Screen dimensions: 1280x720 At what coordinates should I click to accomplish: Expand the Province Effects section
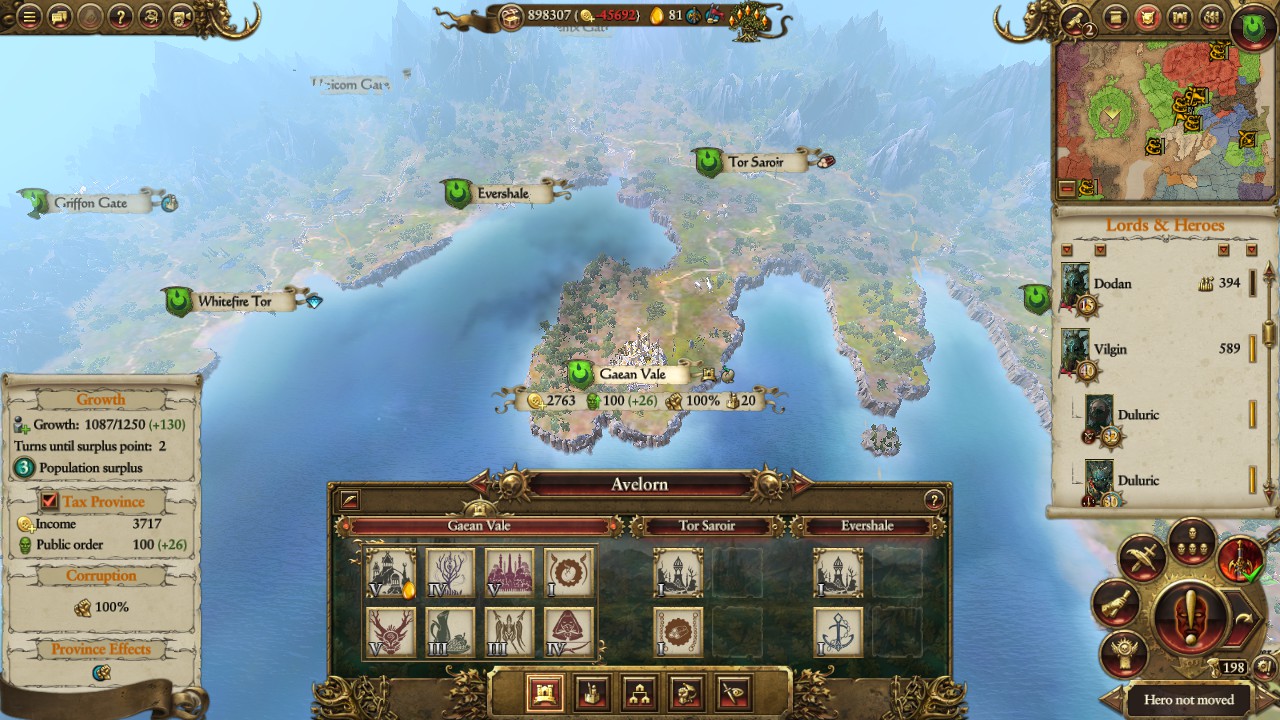(101, 649)
